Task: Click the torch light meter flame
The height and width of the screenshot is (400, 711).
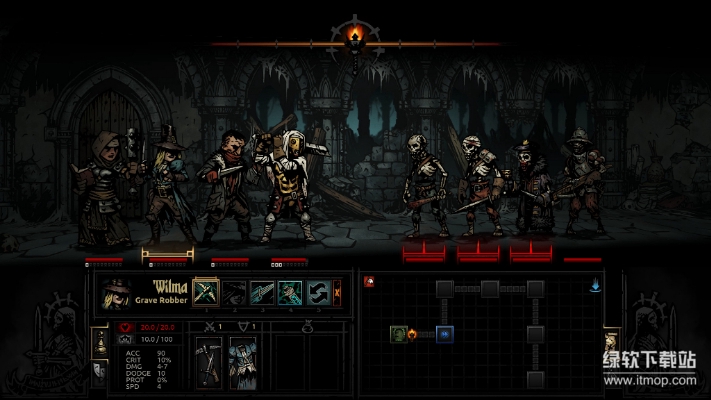Action: coord(355,37)
